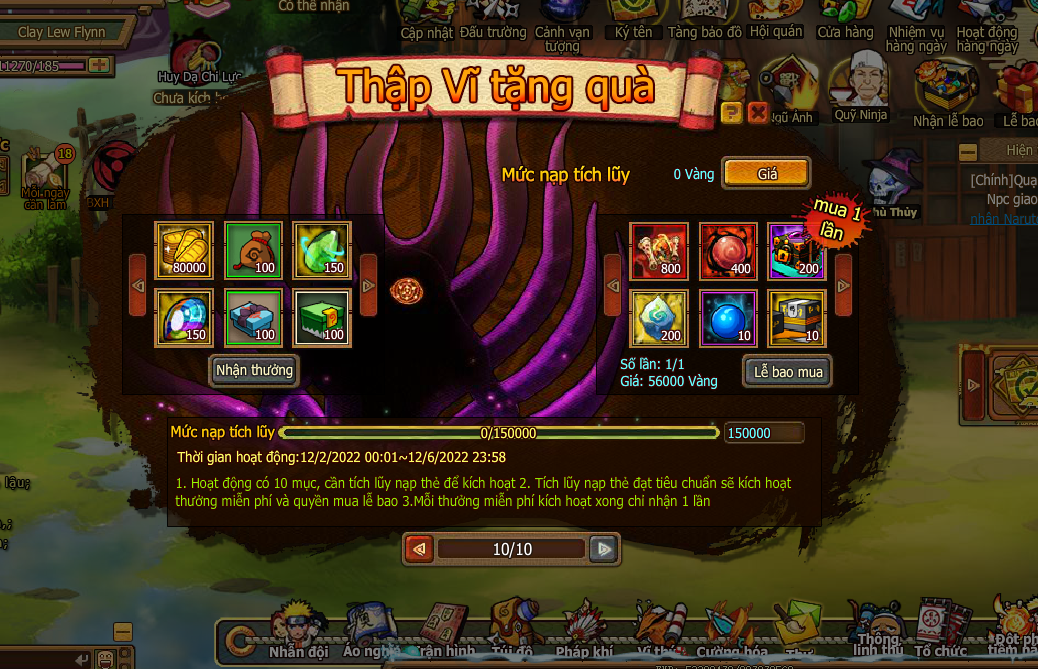The height and width of the screenshot is (669, 1038).
Task: Open the Cửa hàng shop
Action: (845, 20)
